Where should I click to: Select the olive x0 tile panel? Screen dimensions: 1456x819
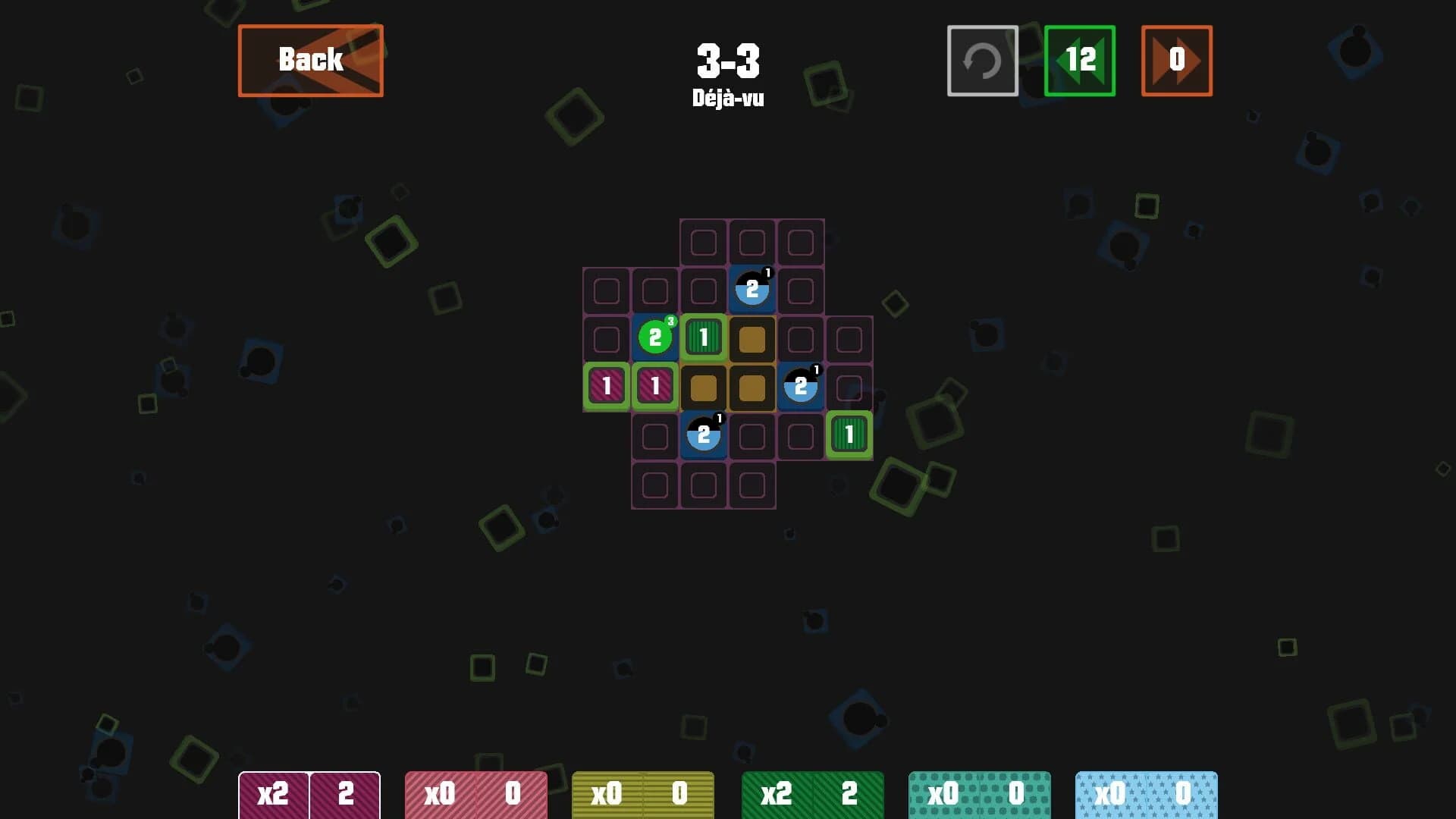click(643, 794)
